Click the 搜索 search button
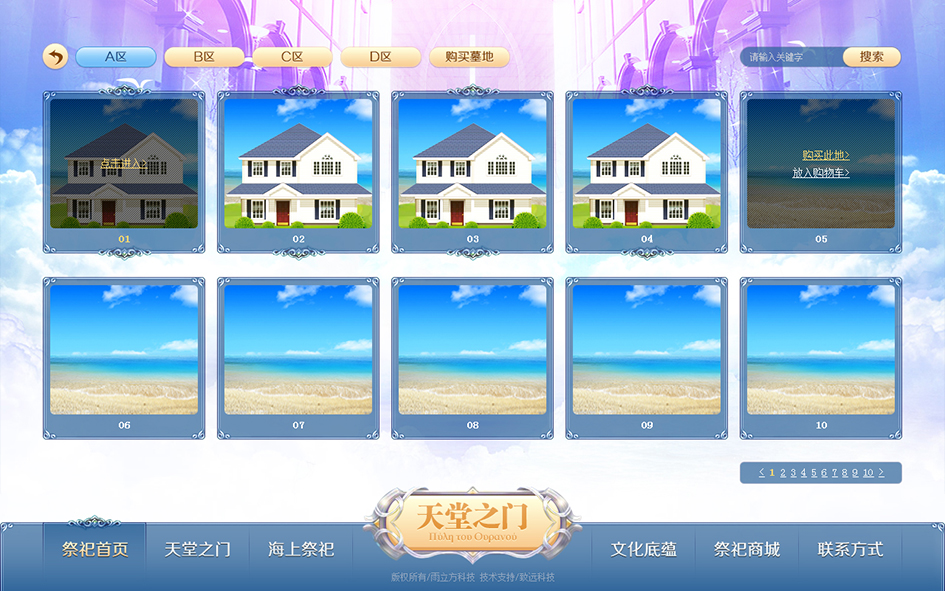The image size is (945, 591). 871,57
